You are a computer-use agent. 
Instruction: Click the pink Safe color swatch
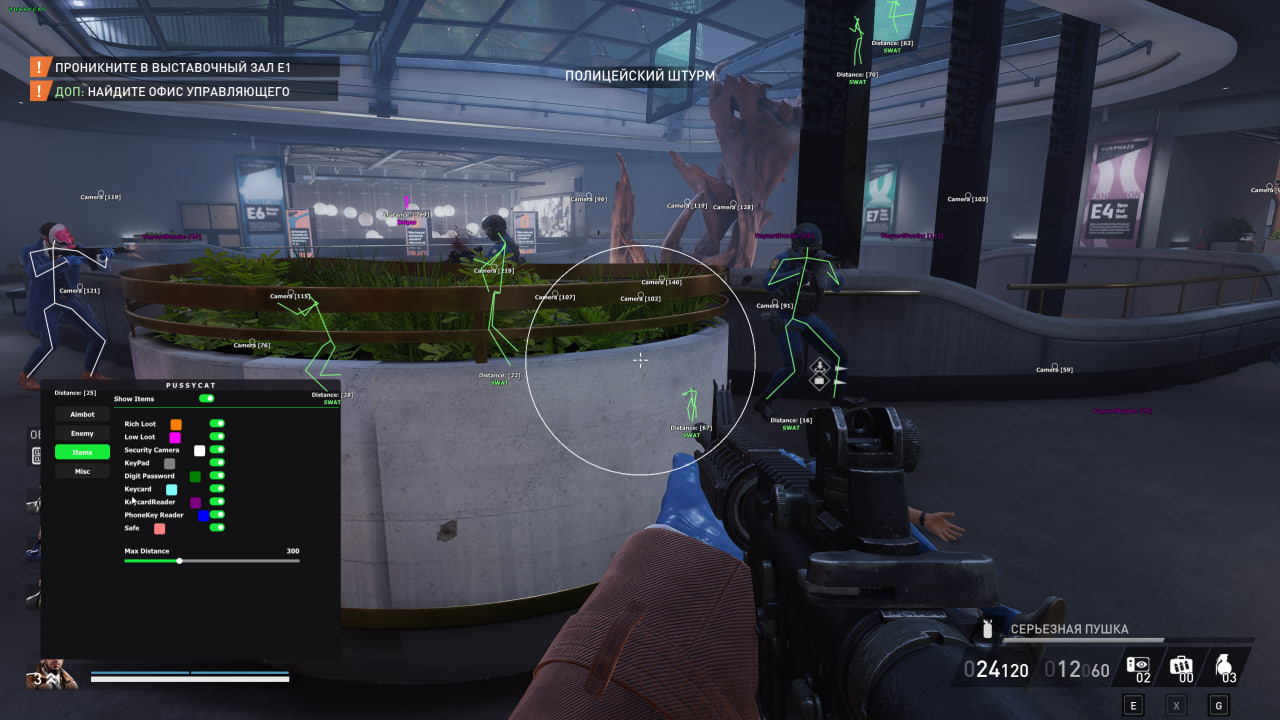[x=159, y=528]
